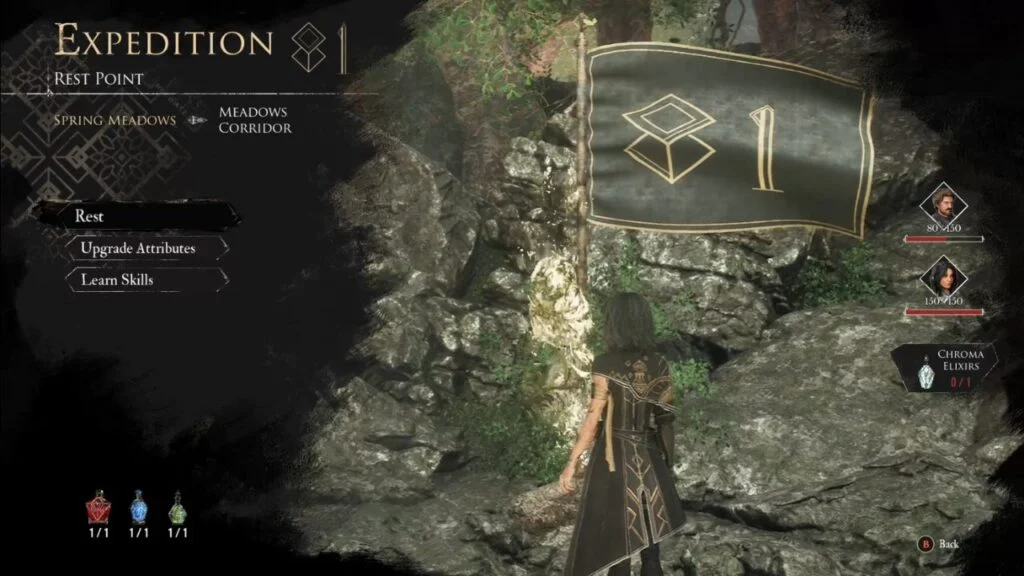Select the blue potion icon

(x=138, y=510)
